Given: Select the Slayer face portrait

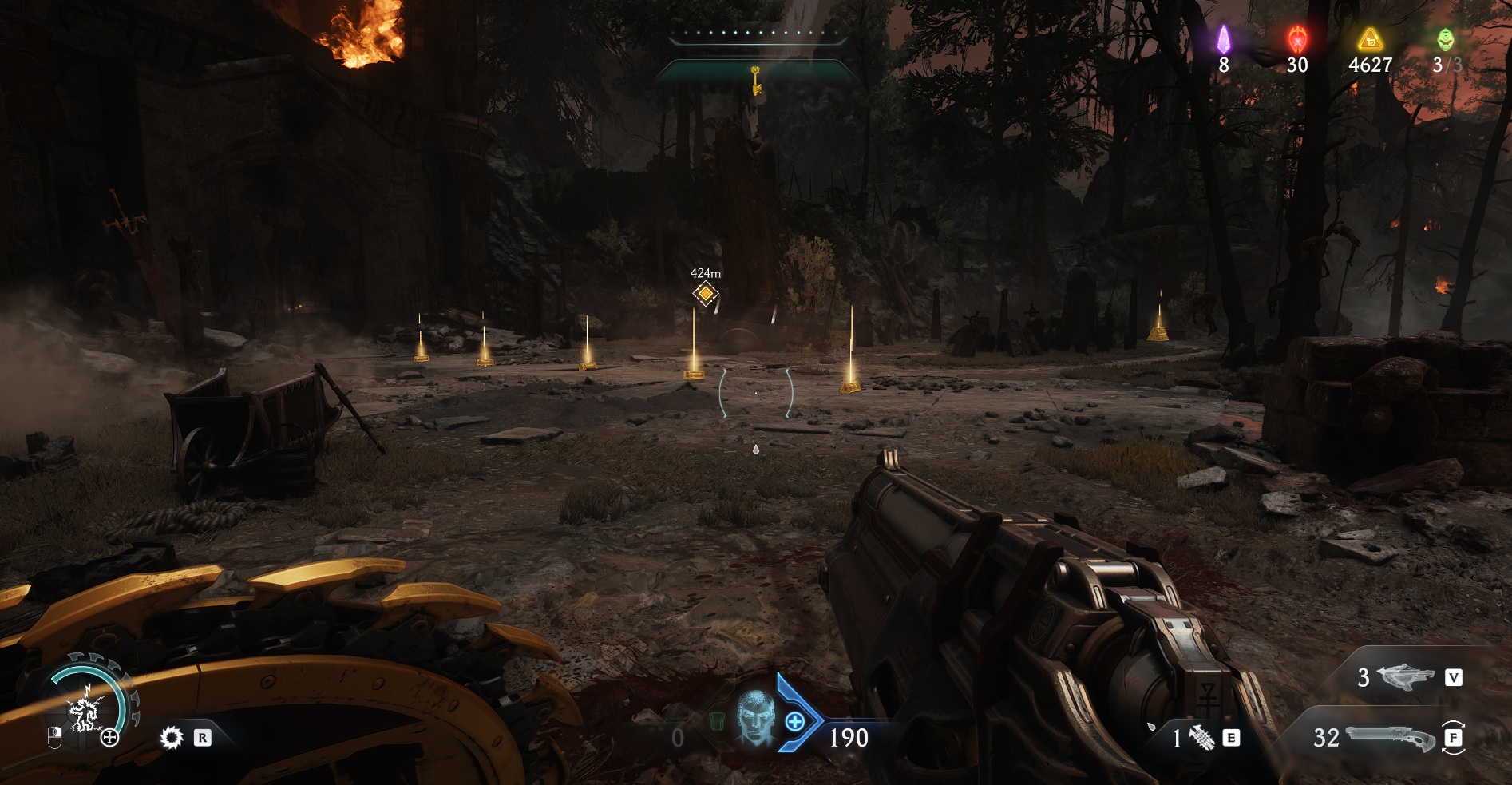Looking at the screenshot, I should point(754,717).
